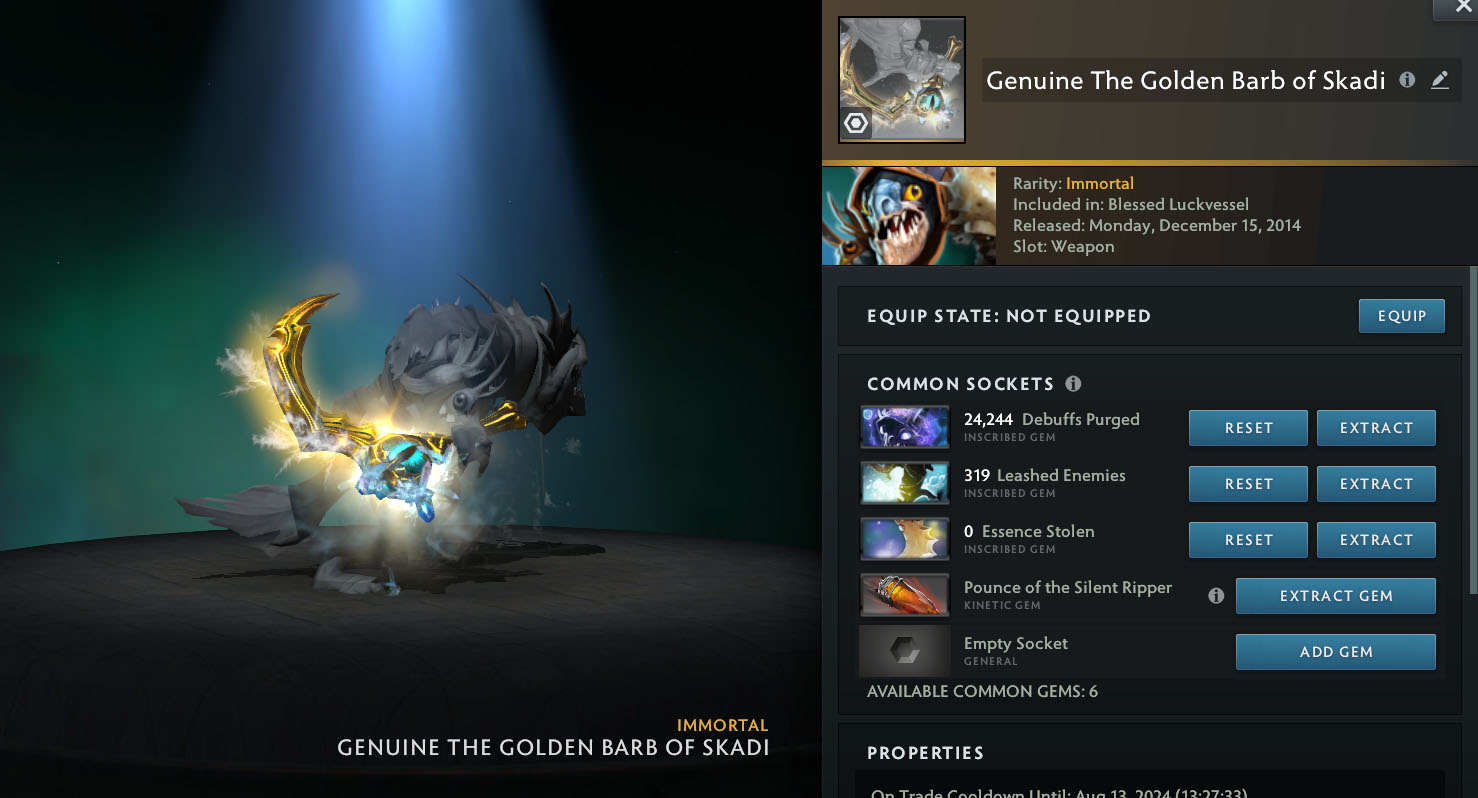1478x798 pixels.
Task: Equip the Golden Barb of Skadi
Action: tap(1401, 316)
